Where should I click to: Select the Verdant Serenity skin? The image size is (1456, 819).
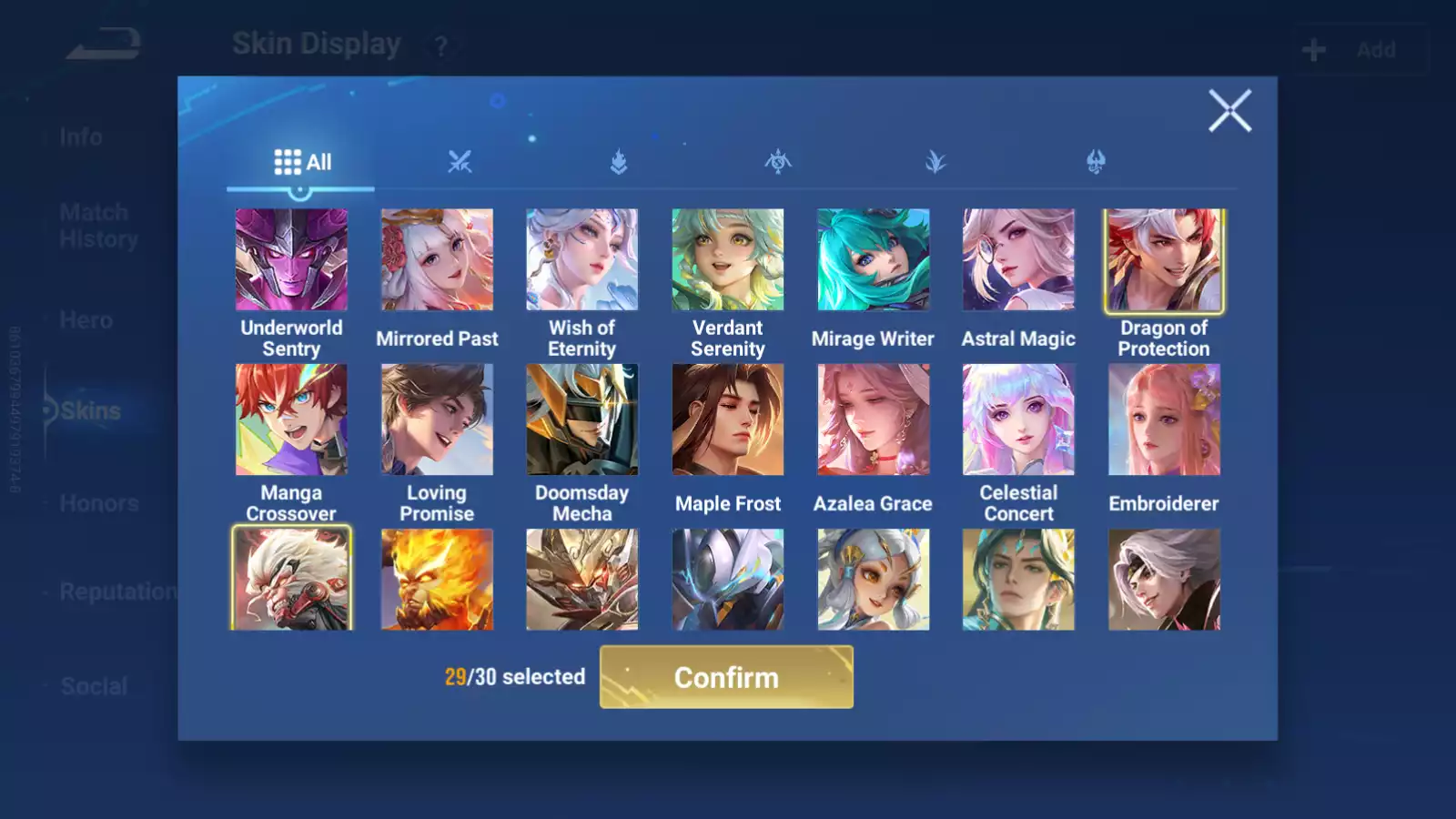728,260
